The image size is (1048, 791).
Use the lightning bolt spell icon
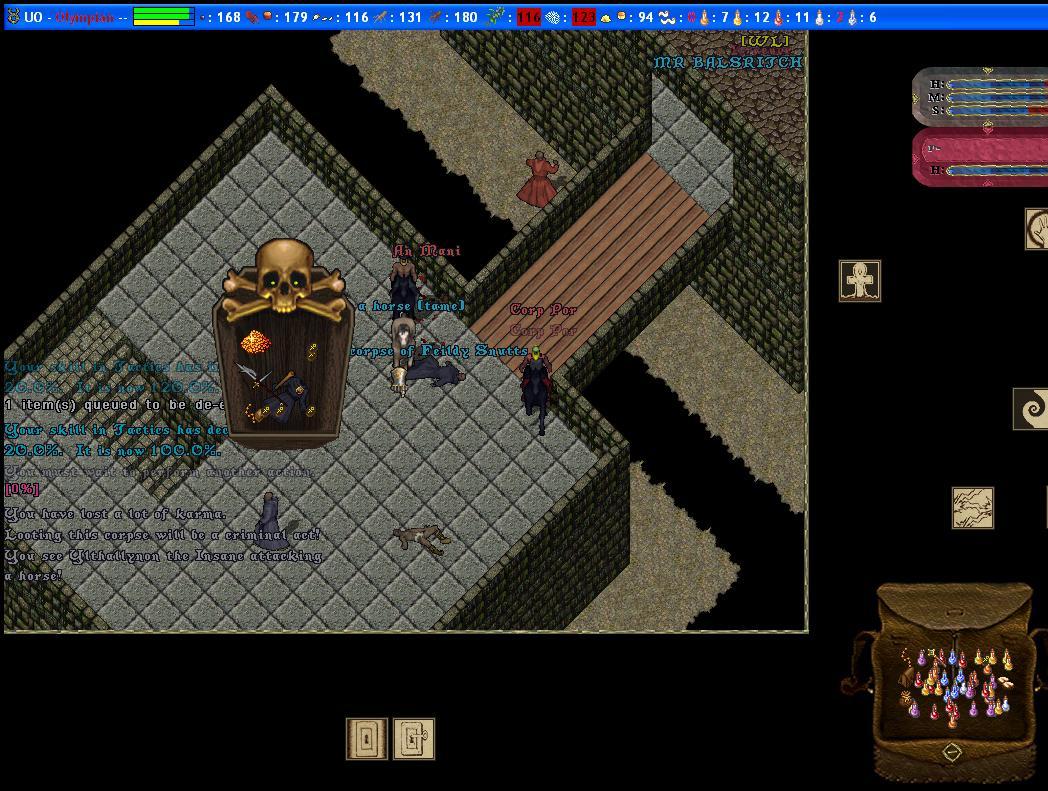(972, 508)
